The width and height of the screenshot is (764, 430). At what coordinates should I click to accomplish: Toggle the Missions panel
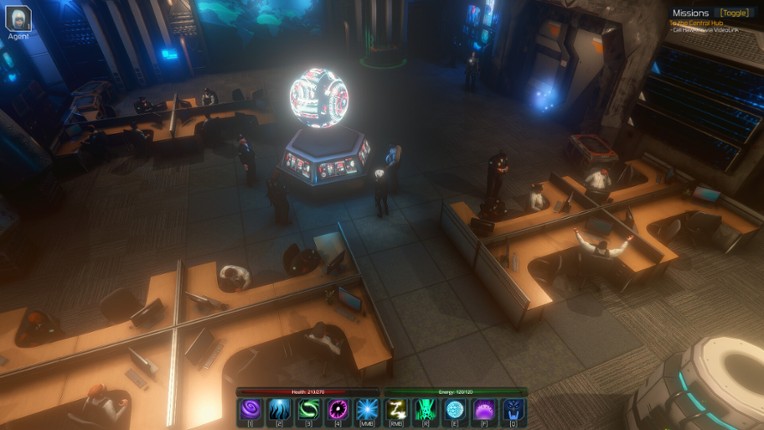pyautogui.click(x=735, y=13)
